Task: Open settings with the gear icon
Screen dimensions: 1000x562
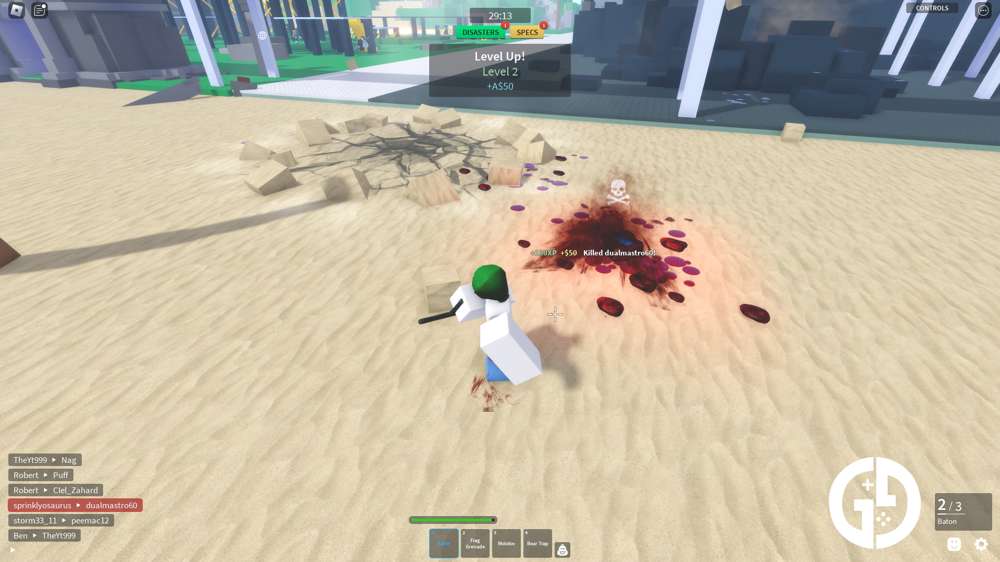Action: click(981, 544)
